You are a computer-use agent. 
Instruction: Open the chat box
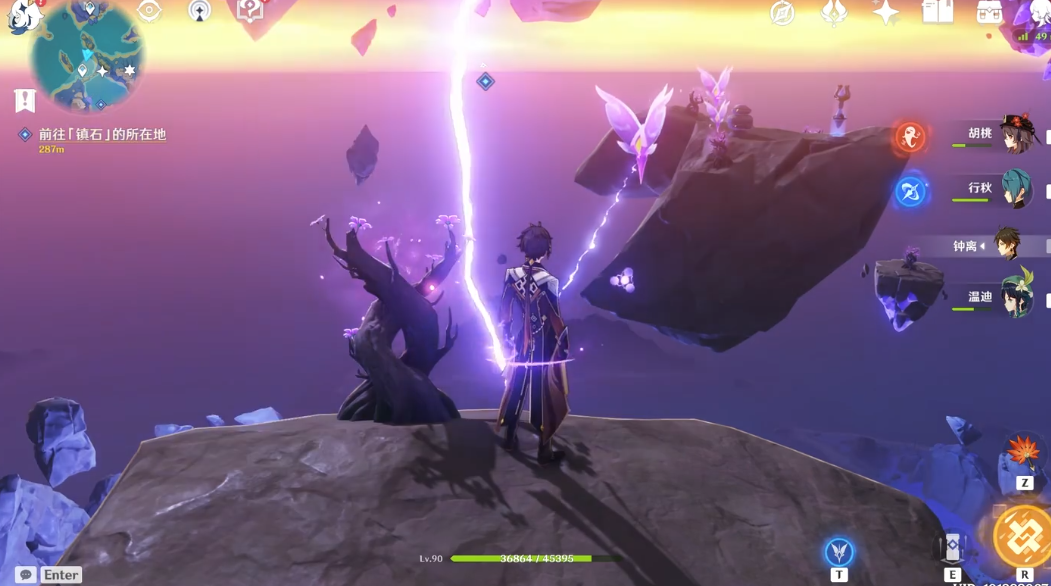click(26, 575)
